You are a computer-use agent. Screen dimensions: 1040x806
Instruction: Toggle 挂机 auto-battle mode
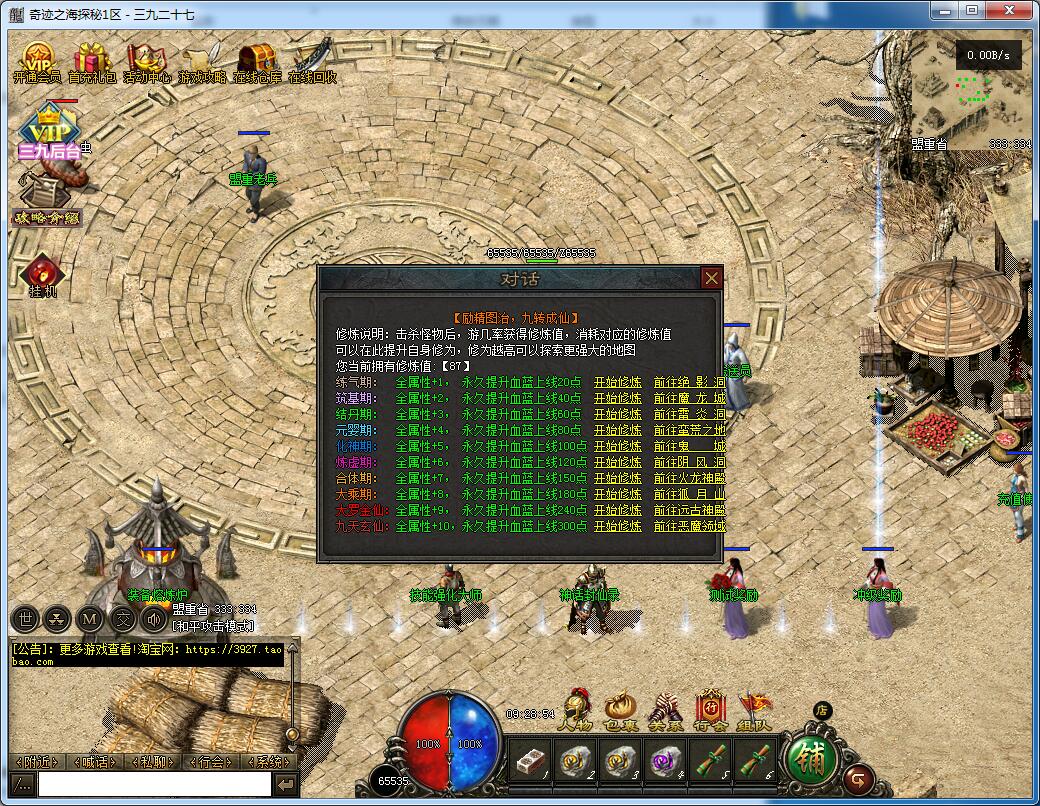pyautogui.click(x=42, y=276)
